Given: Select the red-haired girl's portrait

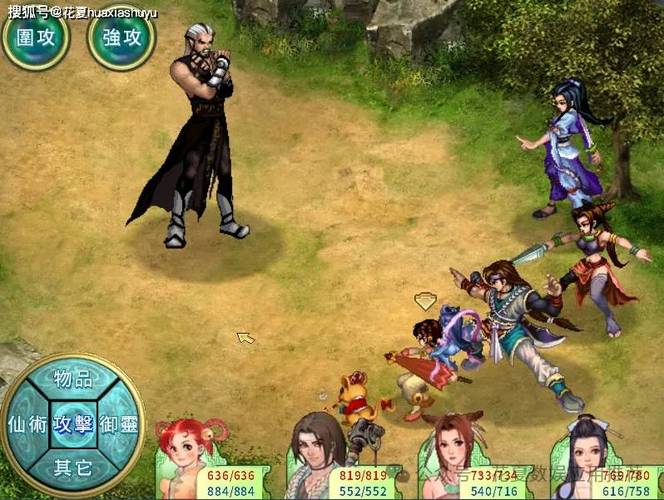Looking at the screenshot, I should click(x=183, y=460).
